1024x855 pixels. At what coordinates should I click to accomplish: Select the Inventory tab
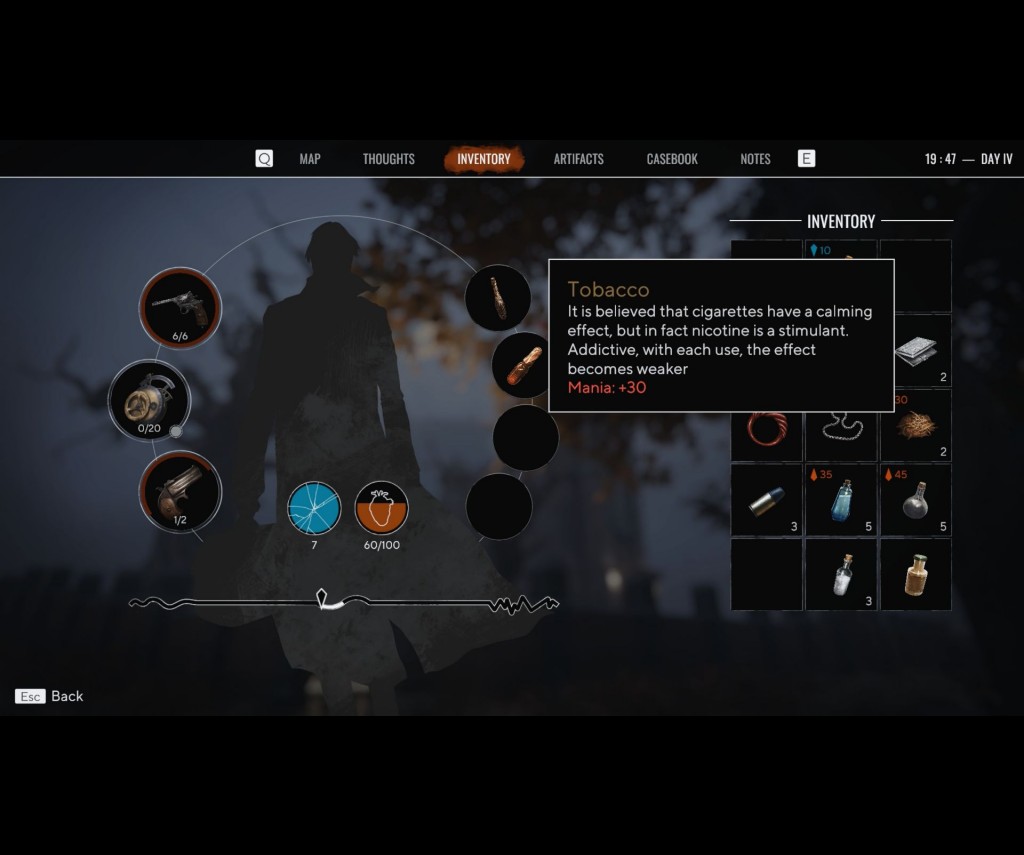click(x=484, y=159)
